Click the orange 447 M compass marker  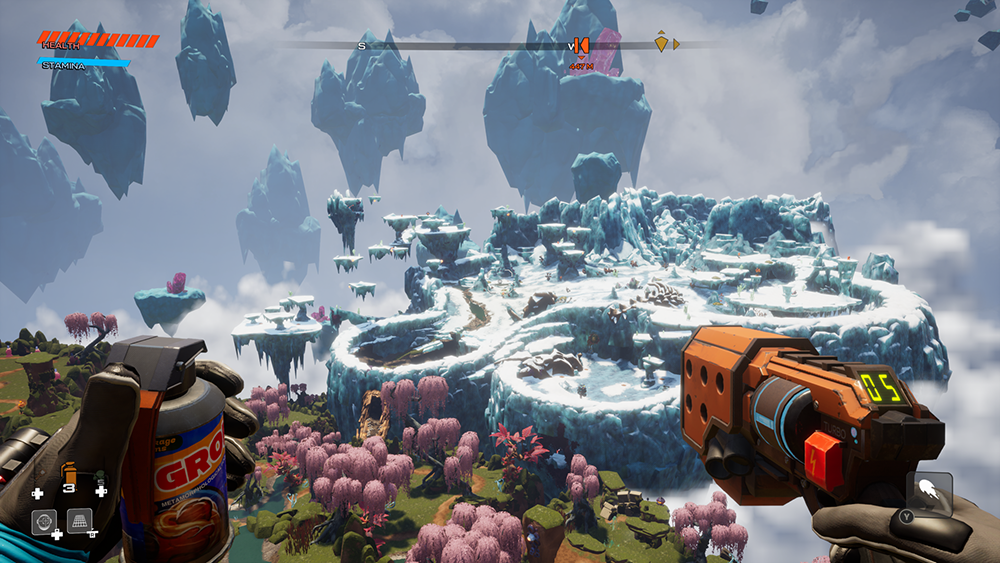[580, 46]
